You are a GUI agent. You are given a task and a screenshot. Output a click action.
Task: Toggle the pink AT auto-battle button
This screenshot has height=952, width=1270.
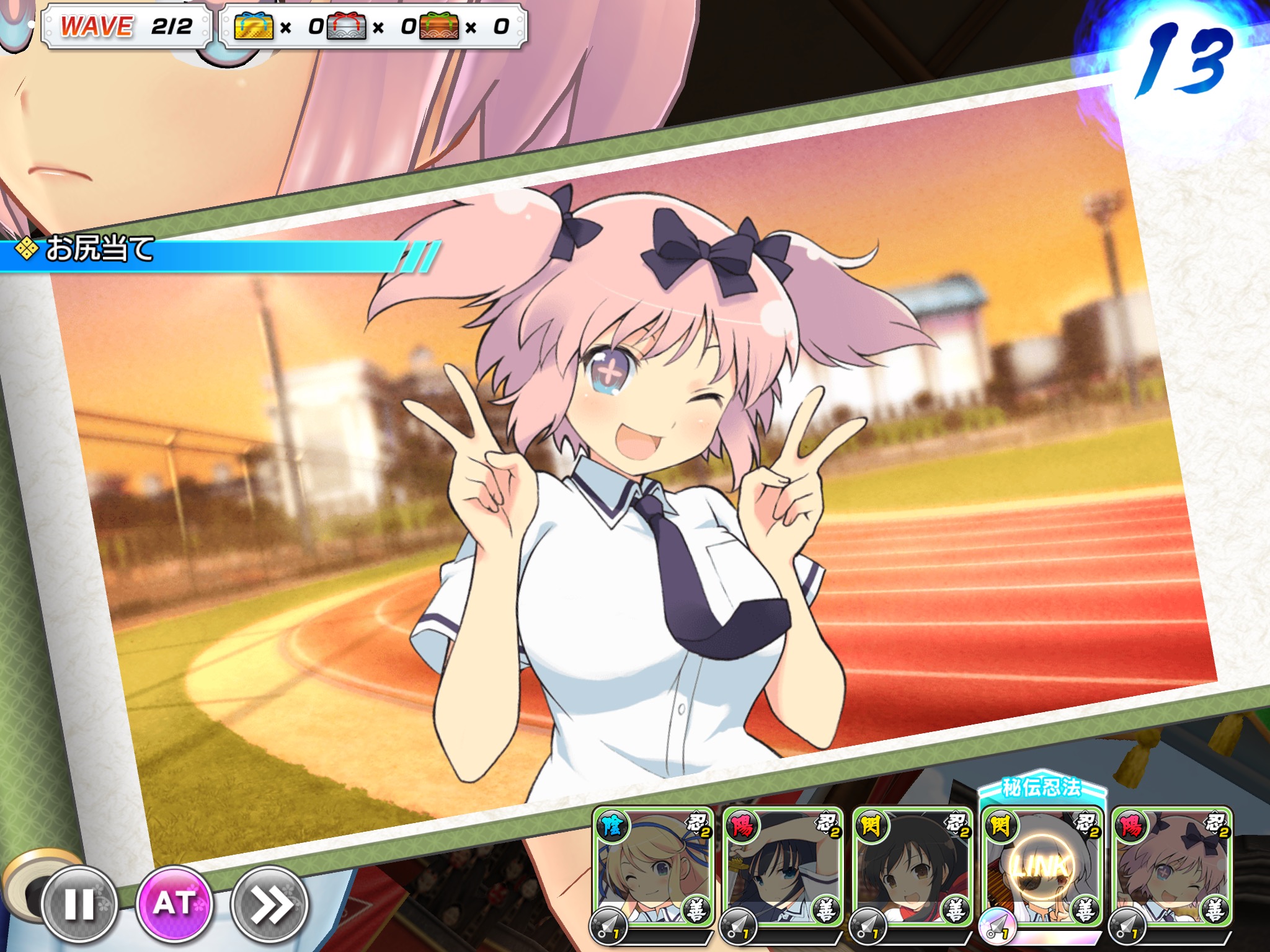coord(175,903)
